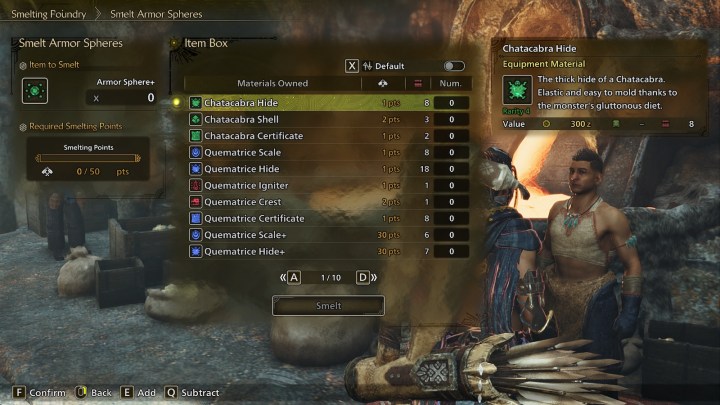This screenshot has height=405, width=720.
Task: Select the Armor Sphere+ item to smelt
Action: pos(36,91)
